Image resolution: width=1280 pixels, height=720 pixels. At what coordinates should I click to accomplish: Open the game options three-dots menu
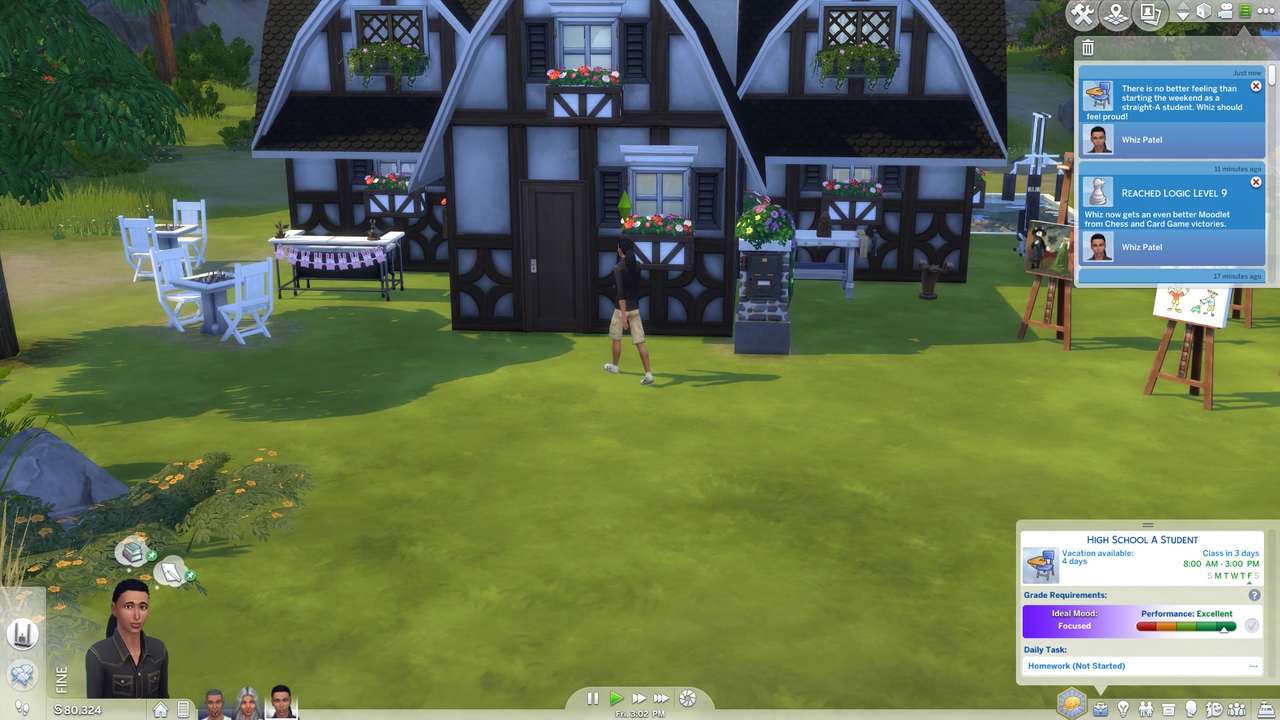tap(1266, 11)
